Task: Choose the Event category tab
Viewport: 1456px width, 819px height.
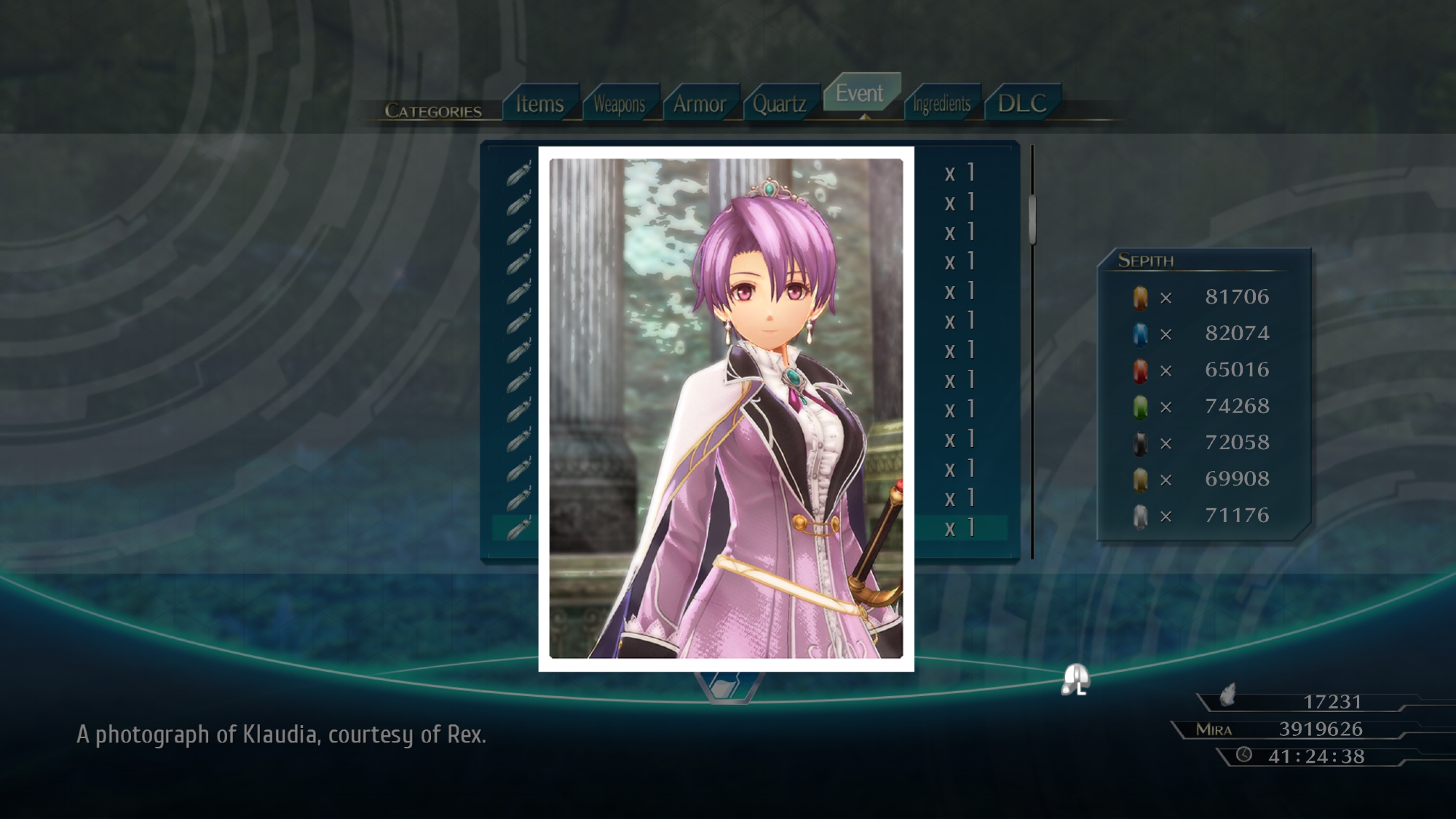Action: click(x=860, y=93)
